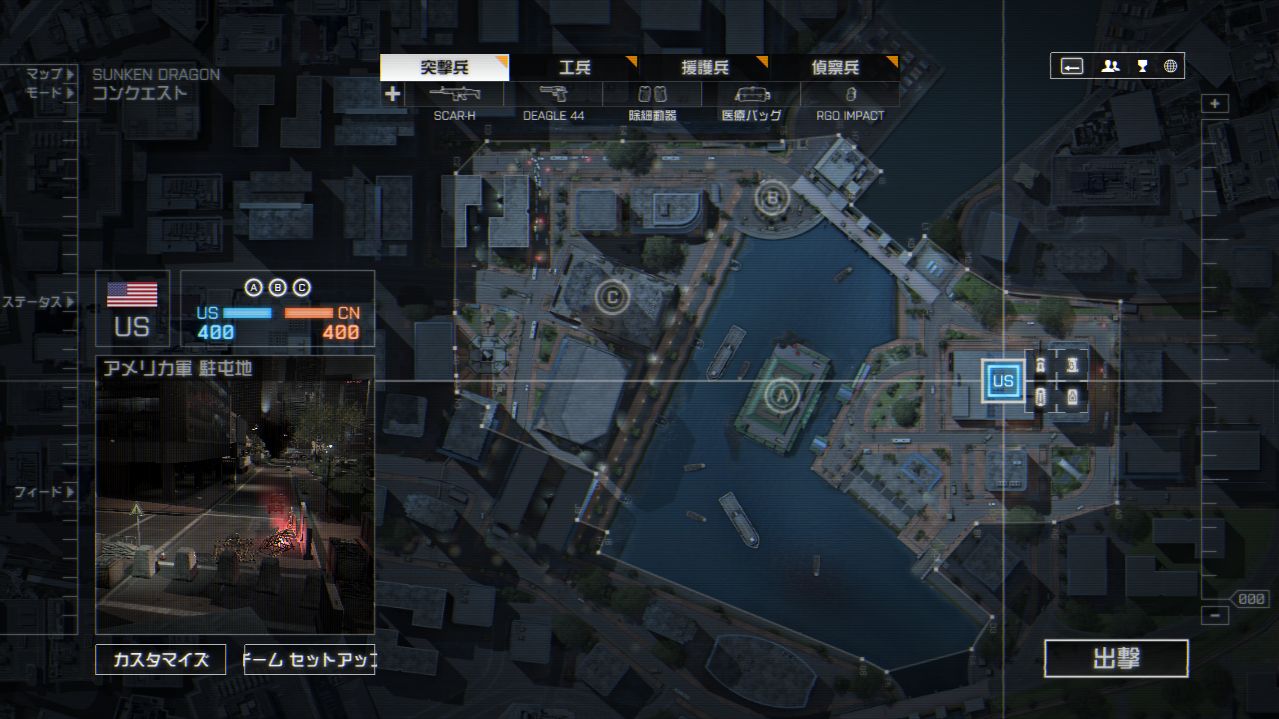Screen dimensions: 1279x719
Task: Select the DEAGLE 44 sidearm slot
Action: [553, 95]
